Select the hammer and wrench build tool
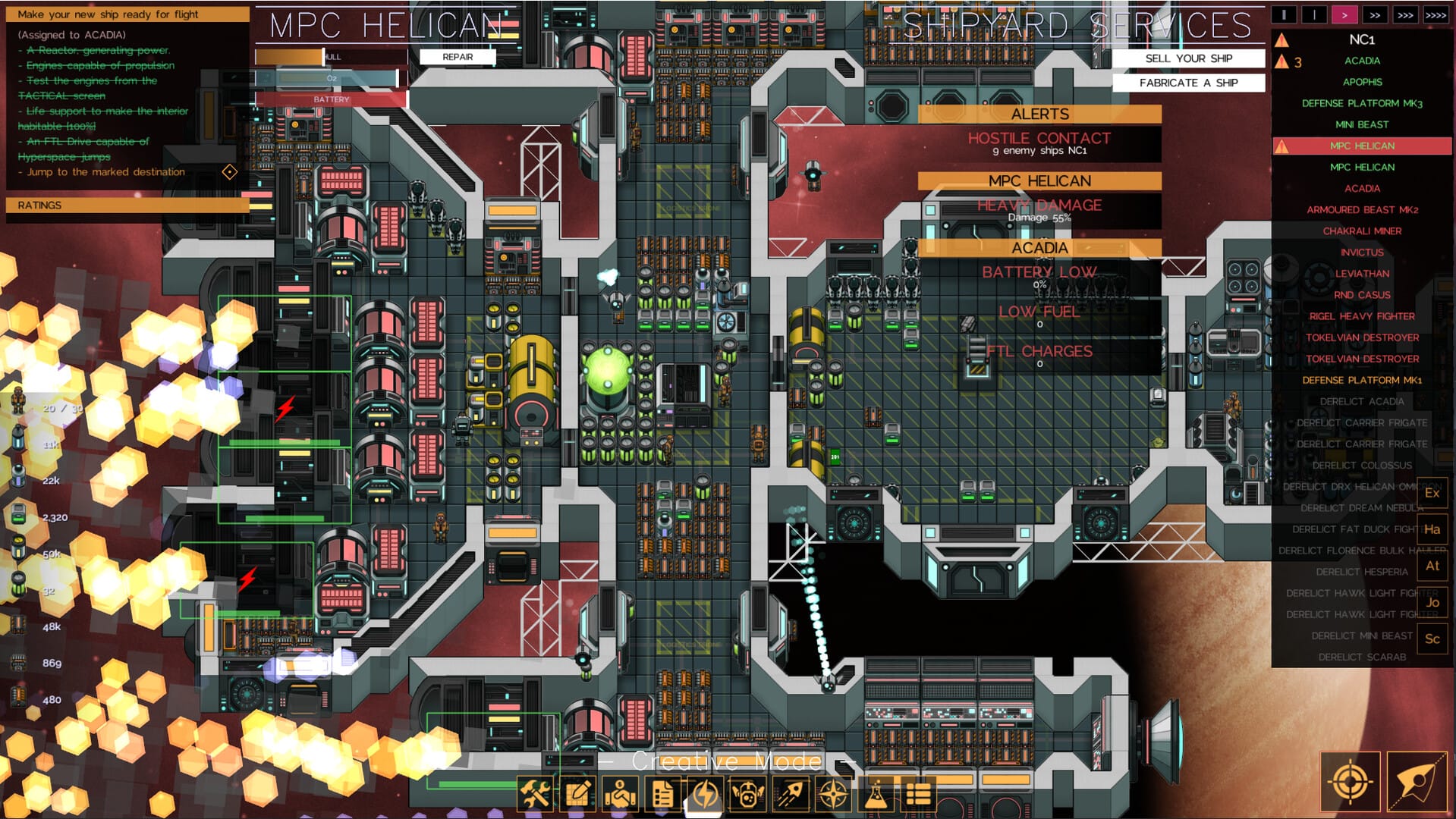Screen dimensions: 1456x819 coord(536,794)
